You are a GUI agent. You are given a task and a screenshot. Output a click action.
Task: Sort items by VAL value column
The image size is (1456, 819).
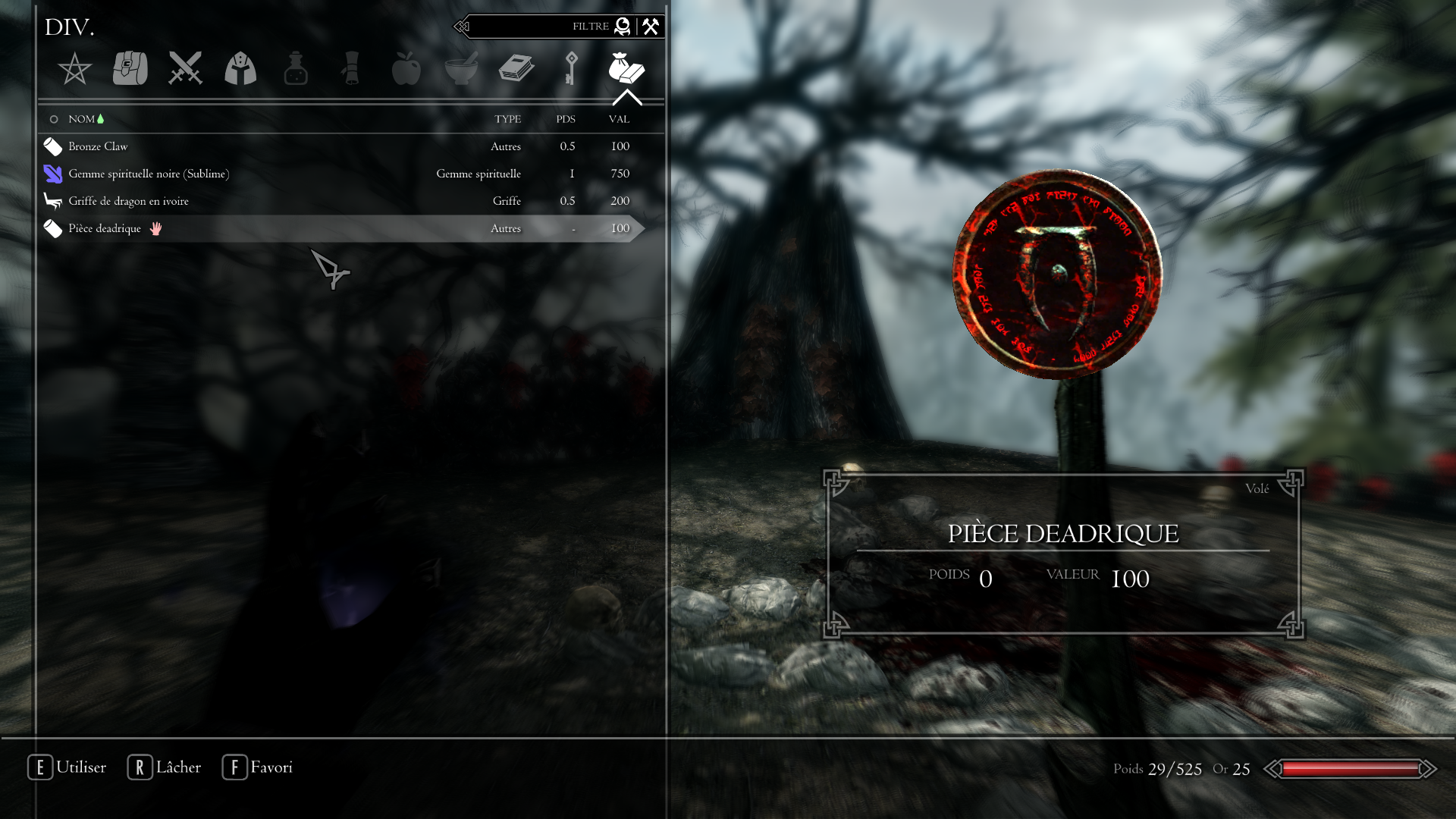click(619, 119)
